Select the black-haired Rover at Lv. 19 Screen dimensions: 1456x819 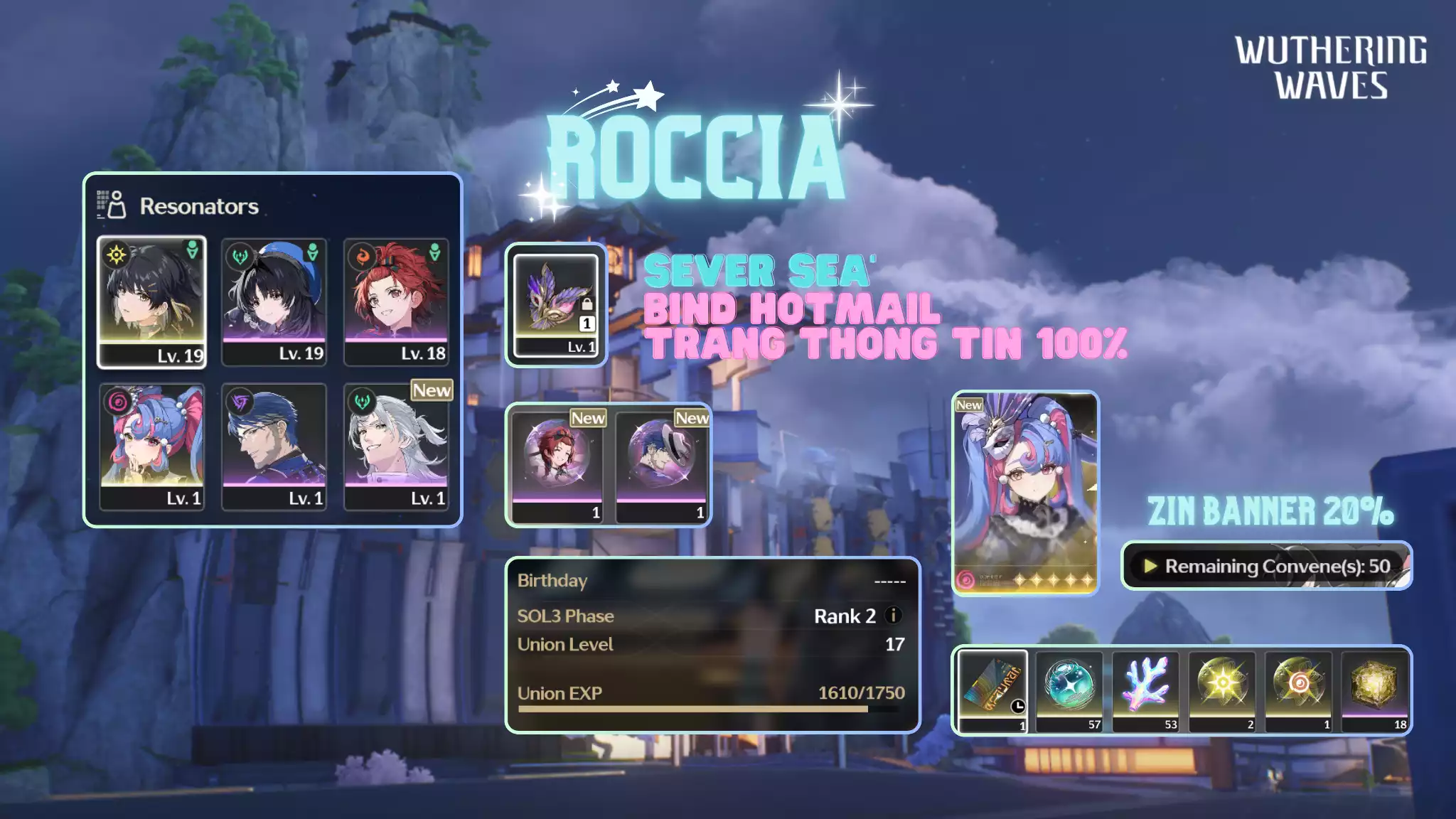point(151,302)
